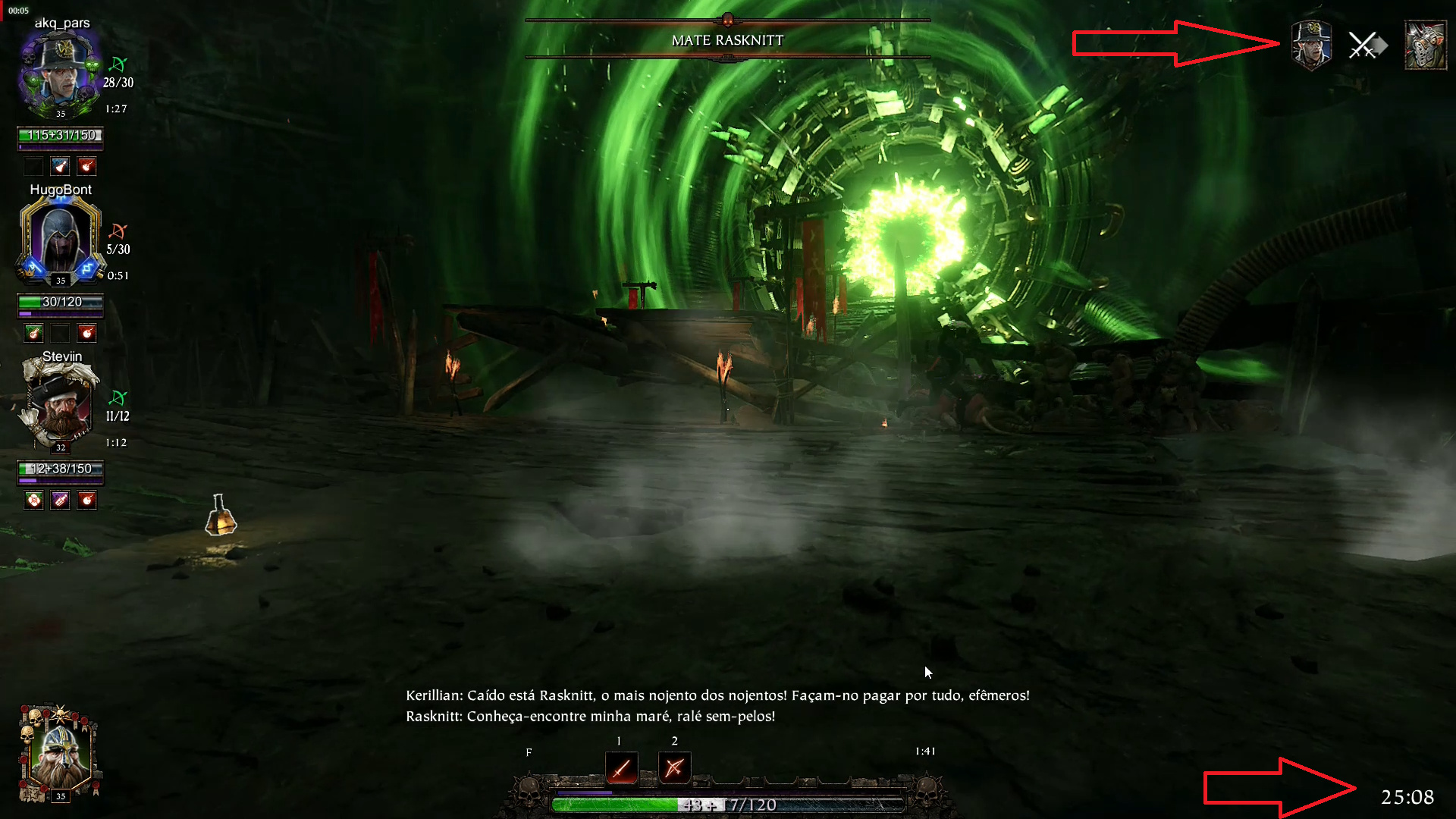Select the armored Skaven killfeed portrait
This screenshot has width=1456, height=819.
pos(1426,45)
